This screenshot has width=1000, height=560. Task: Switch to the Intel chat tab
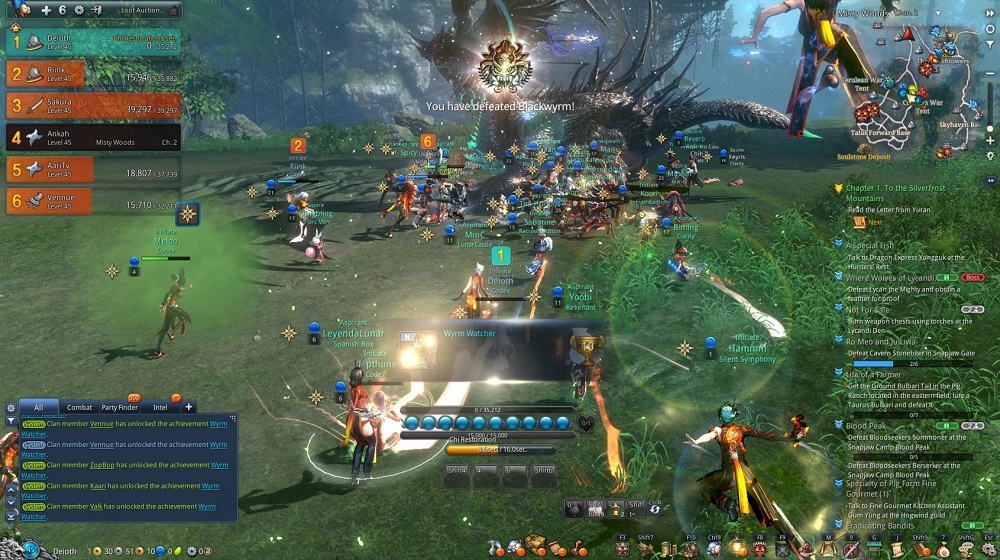click(x=160, y=407)
